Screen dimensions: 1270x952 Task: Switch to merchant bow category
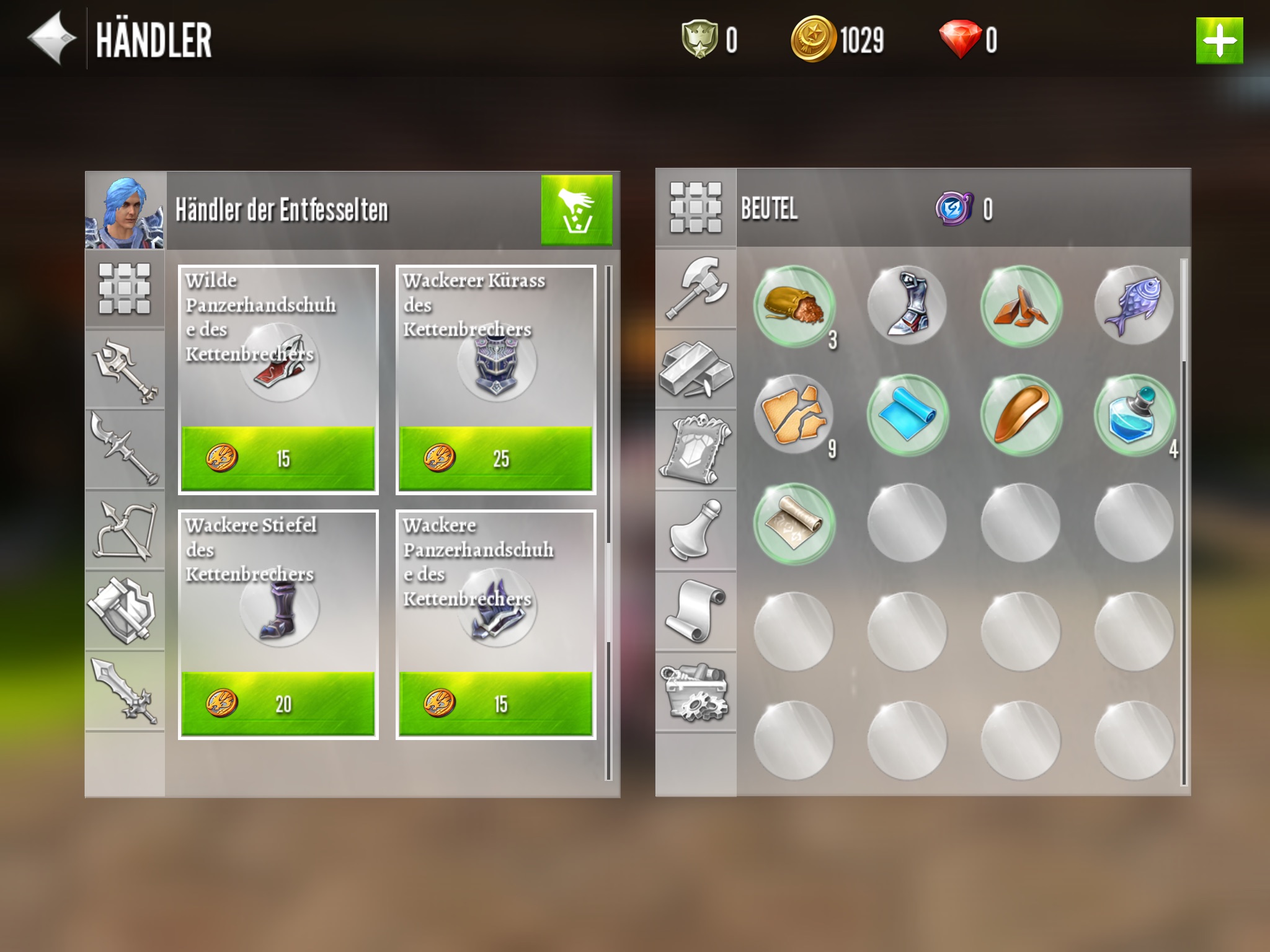(x=125, y=531)
